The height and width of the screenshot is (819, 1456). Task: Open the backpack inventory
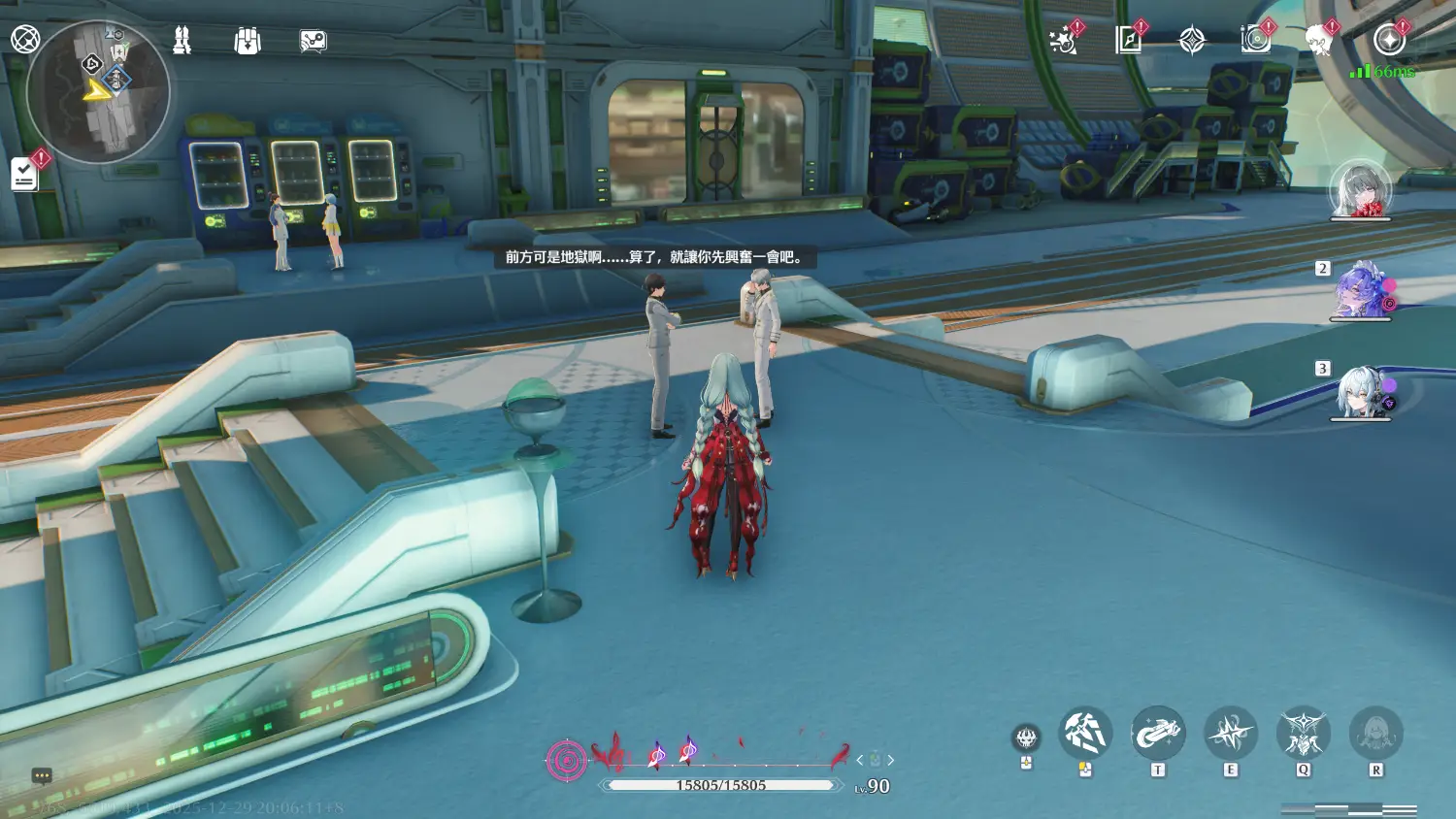248,41
